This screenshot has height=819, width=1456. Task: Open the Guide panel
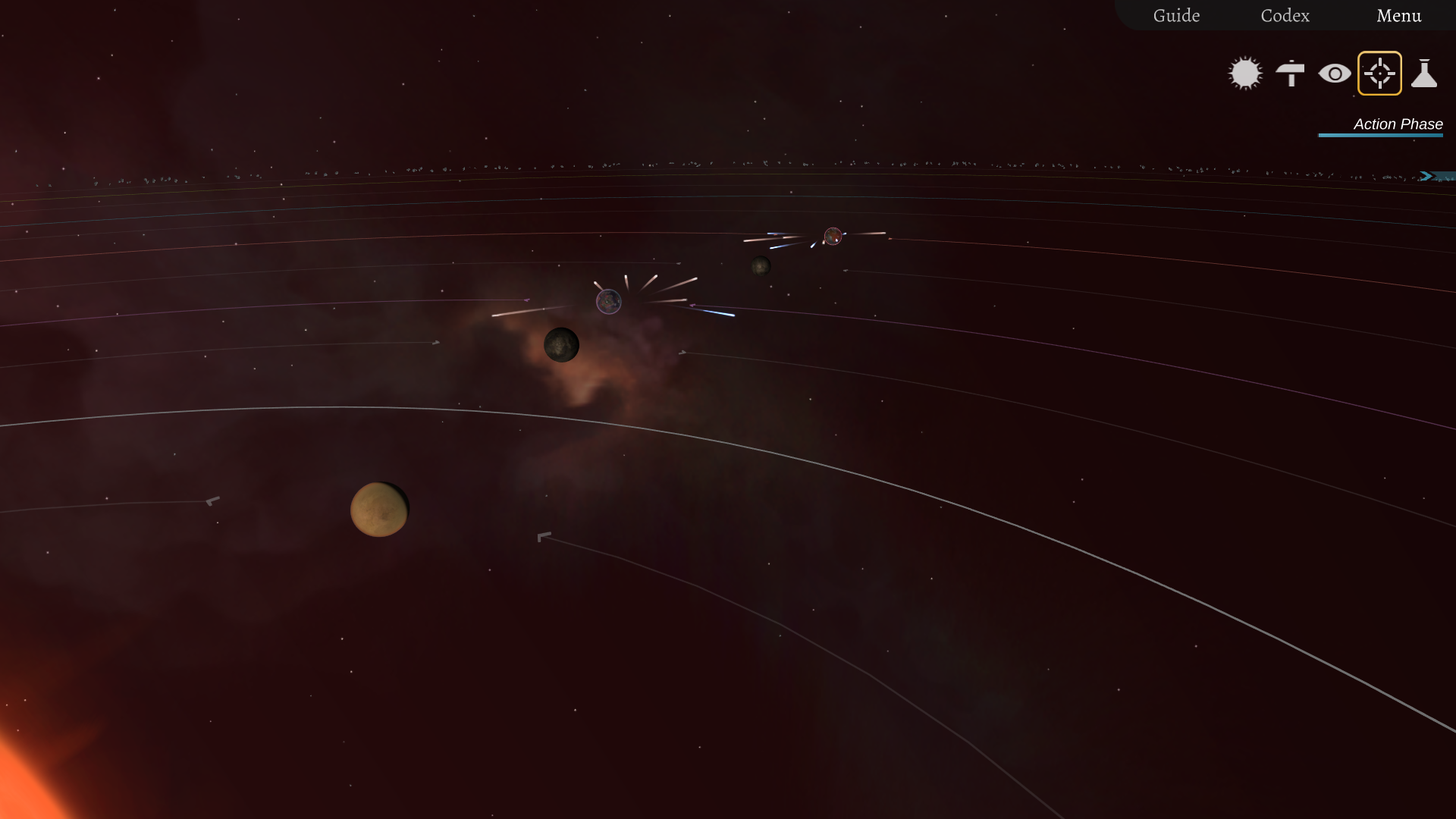(x=1176, y=15)
